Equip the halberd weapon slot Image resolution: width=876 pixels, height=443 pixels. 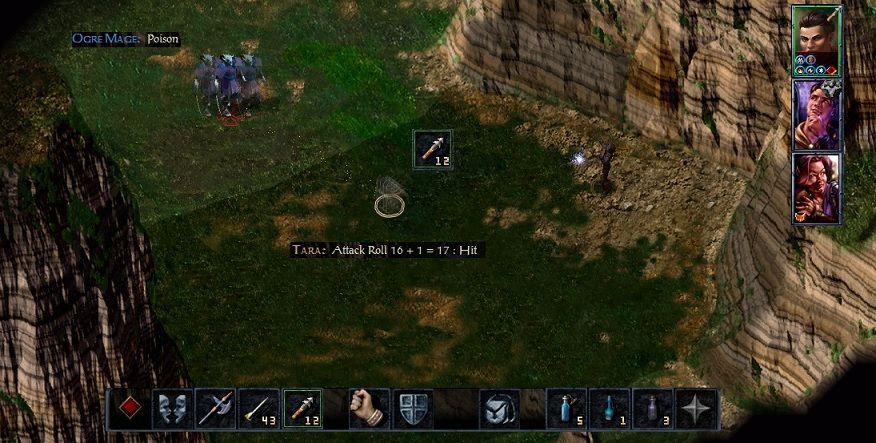(215, 409)
